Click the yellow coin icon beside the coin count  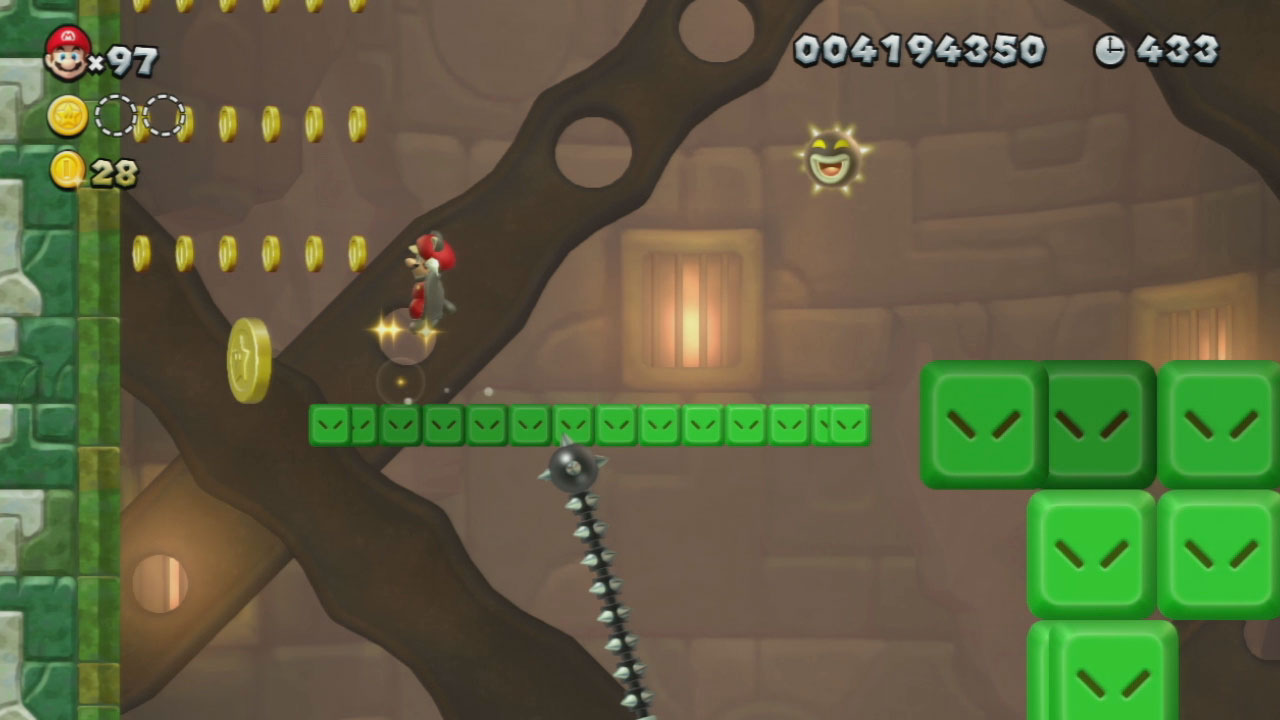tap(68, 172)
